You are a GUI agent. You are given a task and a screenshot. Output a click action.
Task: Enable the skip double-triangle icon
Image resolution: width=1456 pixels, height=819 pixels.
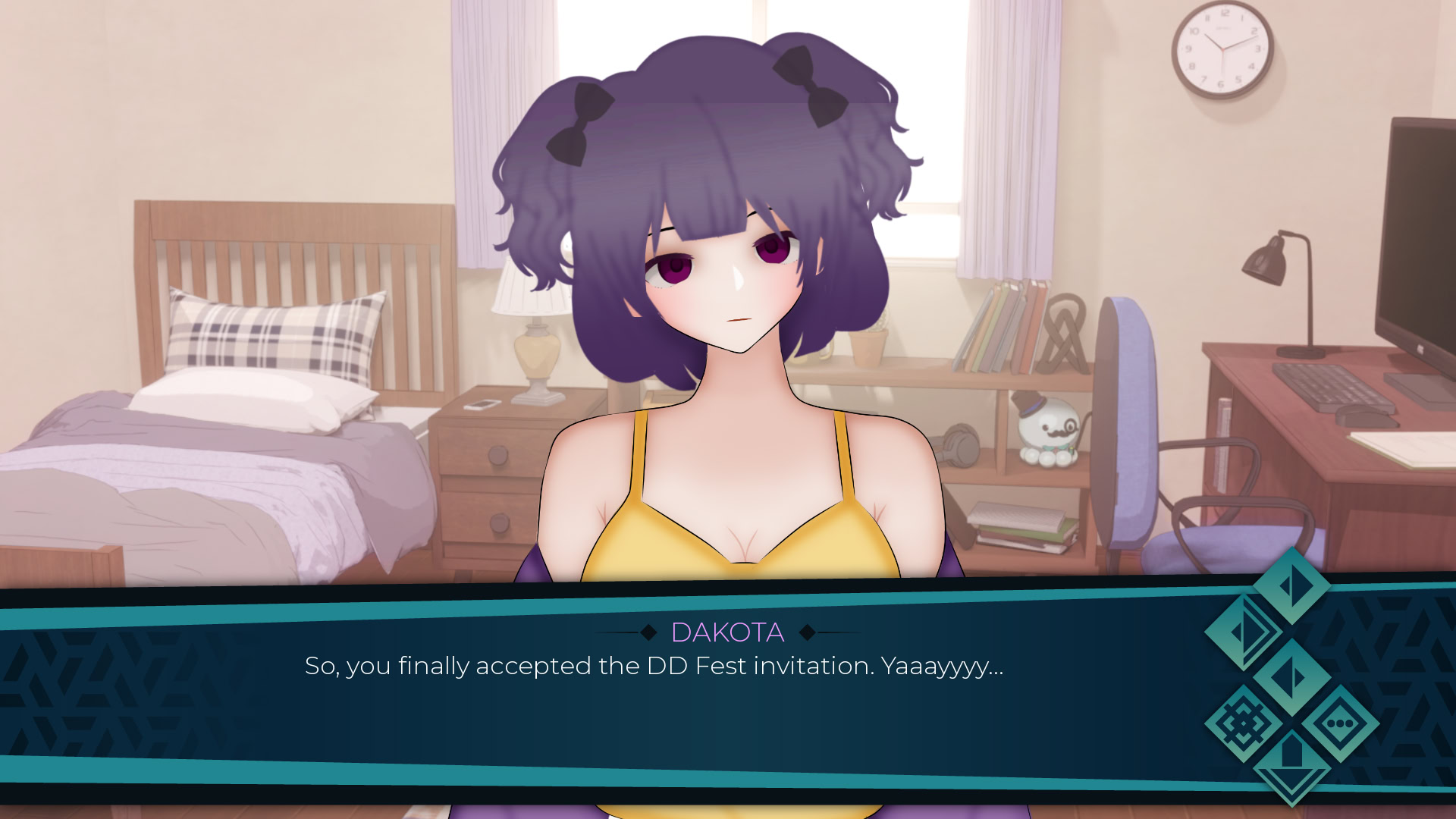pos(1244,632)
